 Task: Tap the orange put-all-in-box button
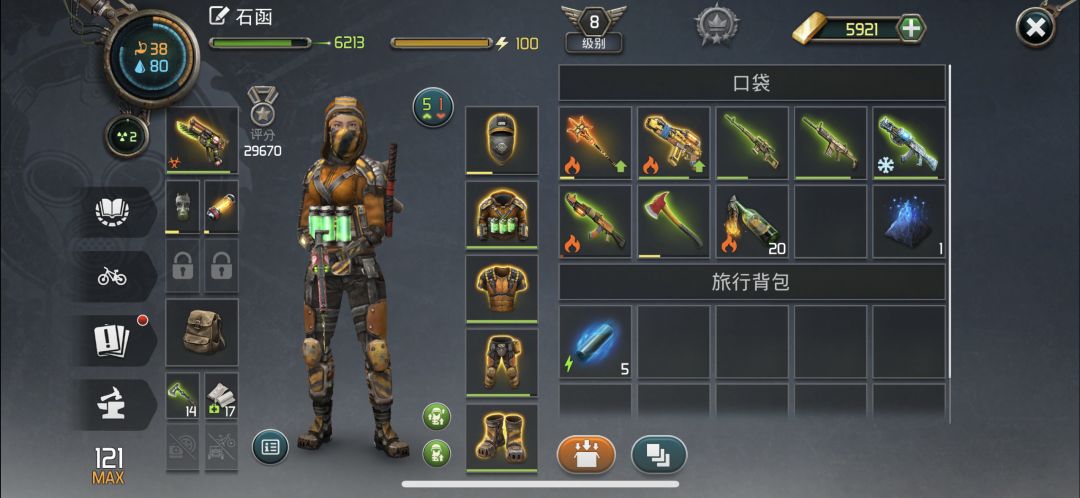point(586,454)
